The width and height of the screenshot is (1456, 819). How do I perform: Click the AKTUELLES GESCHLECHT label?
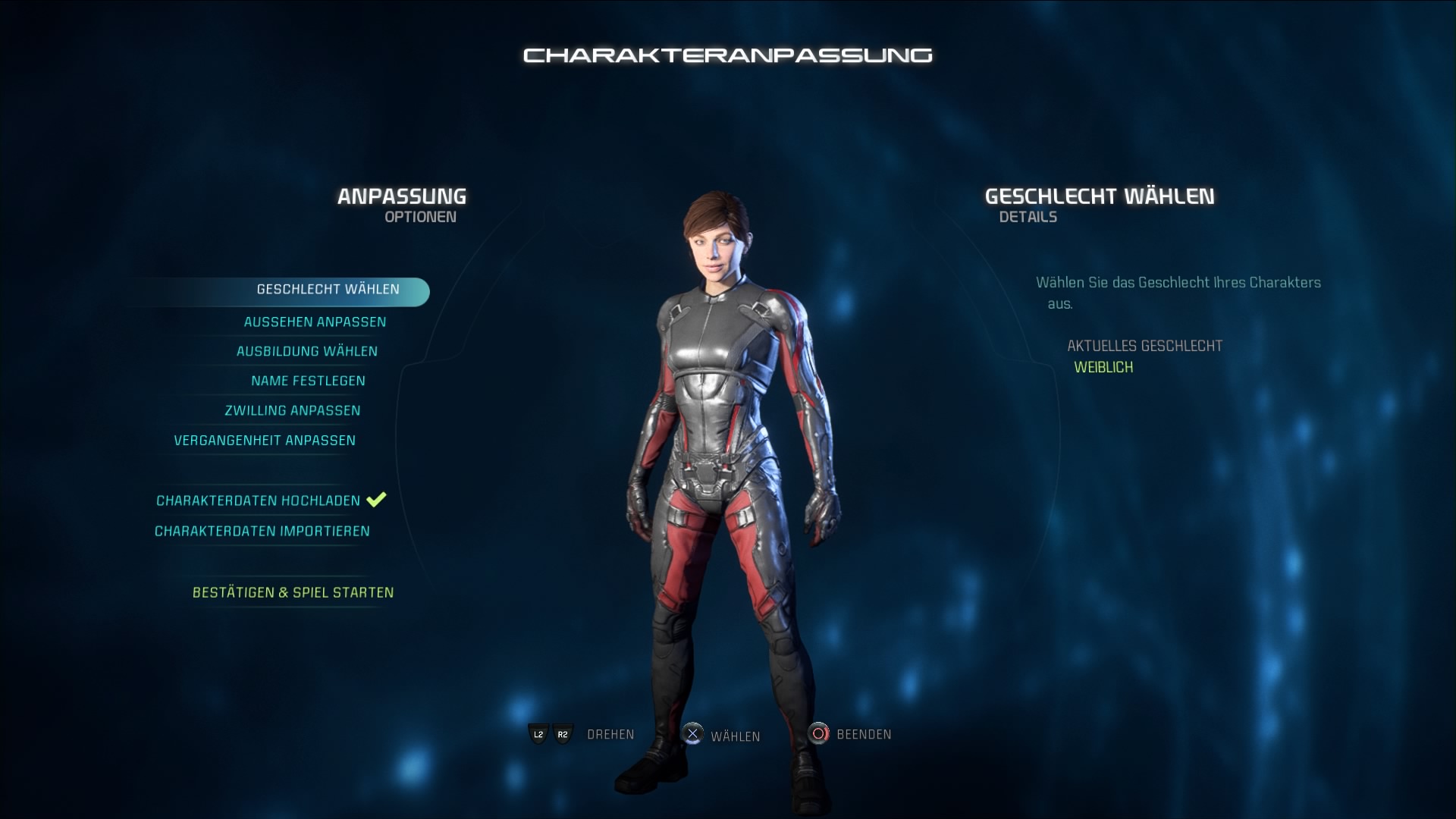[1145, 346]
